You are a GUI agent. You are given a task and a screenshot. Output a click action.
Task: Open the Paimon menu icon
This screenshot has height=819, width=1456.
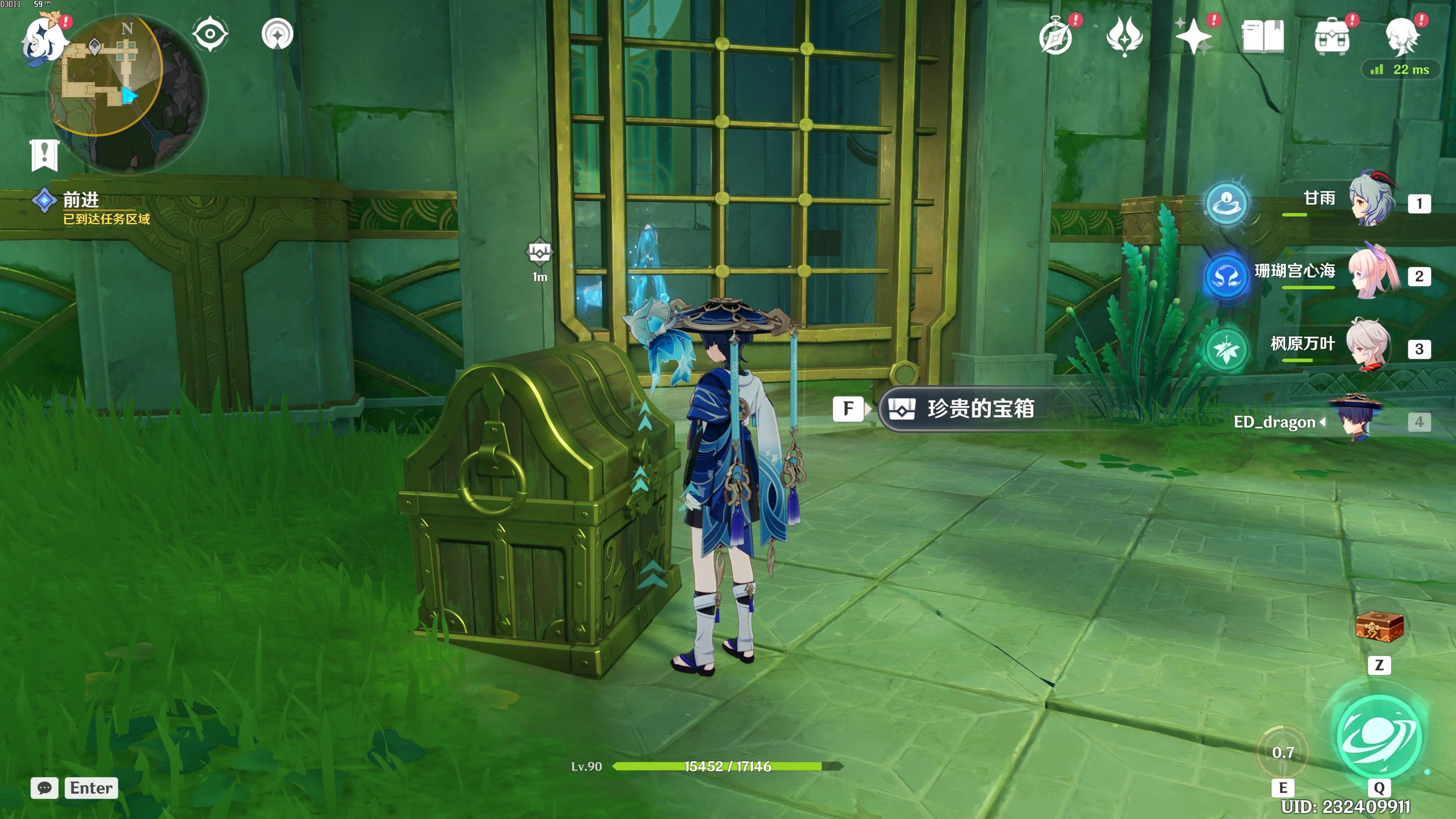coord(42,39)
